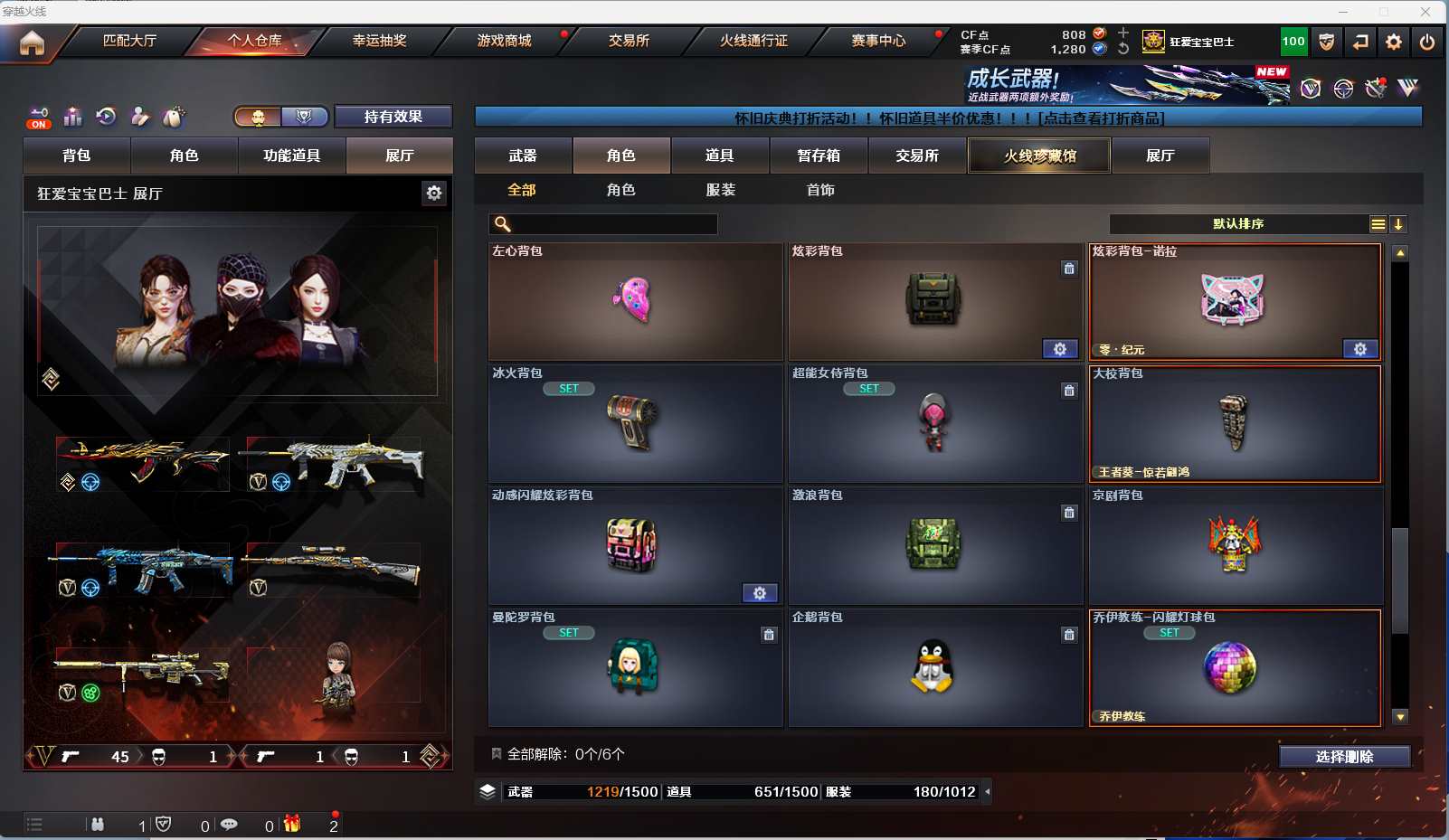Viewport: 1449px width, 840px height.
Task: Open the 暂存箱 tab
Action: pos(819,156)
